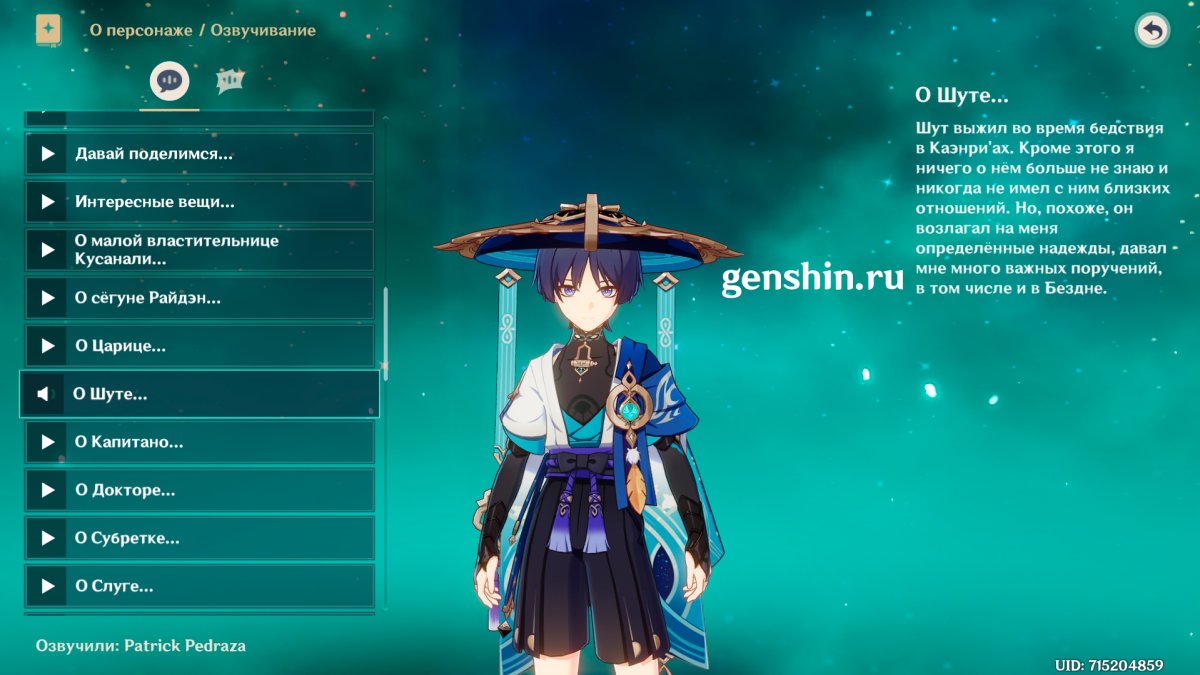Click the currently playing "О Шуте..." entry
This screenshot has width=1200, height=675.
click(x=200, y=394)
